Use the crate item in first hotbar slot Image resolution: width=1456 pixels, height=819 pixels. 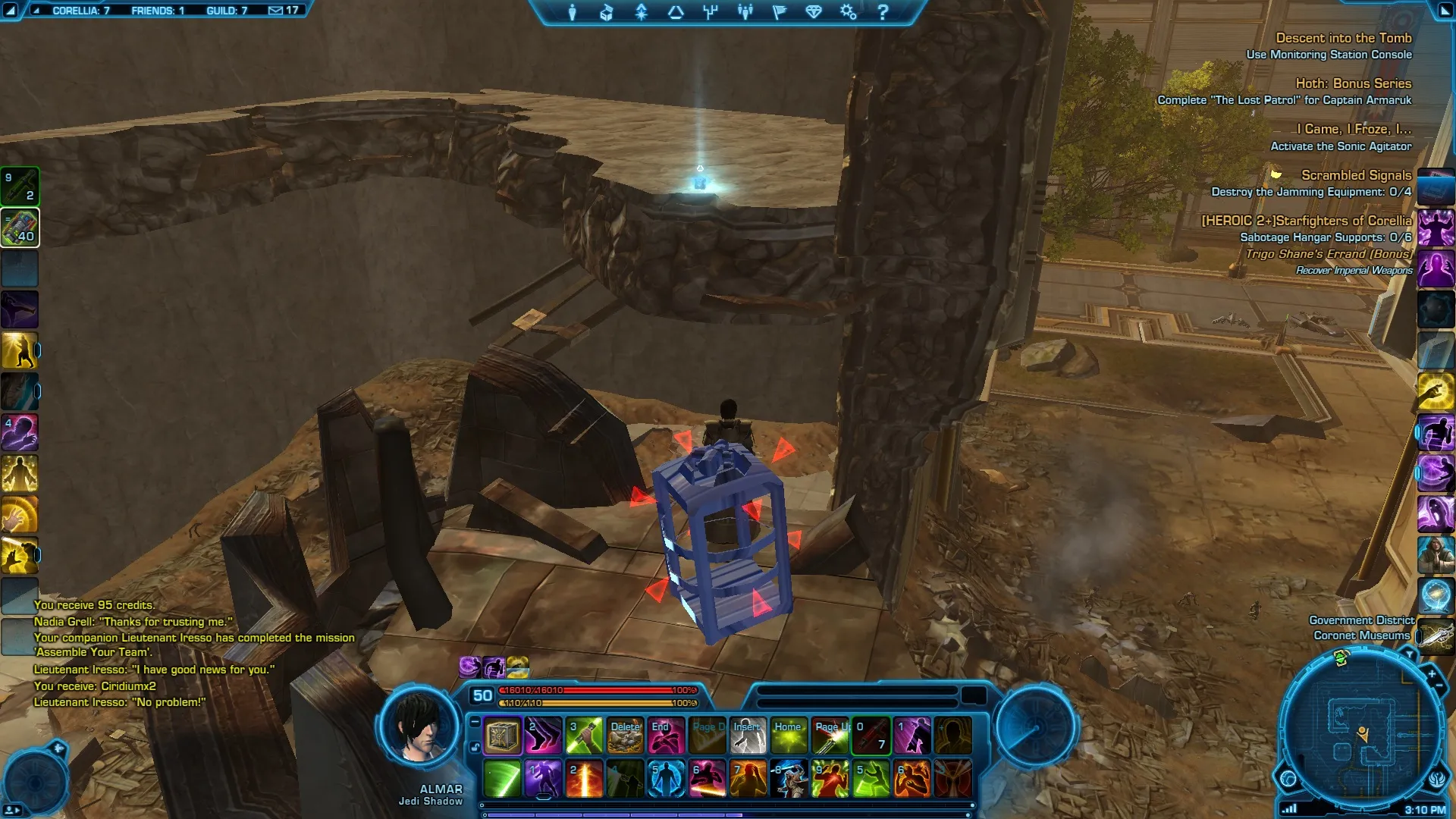point(502,736)
